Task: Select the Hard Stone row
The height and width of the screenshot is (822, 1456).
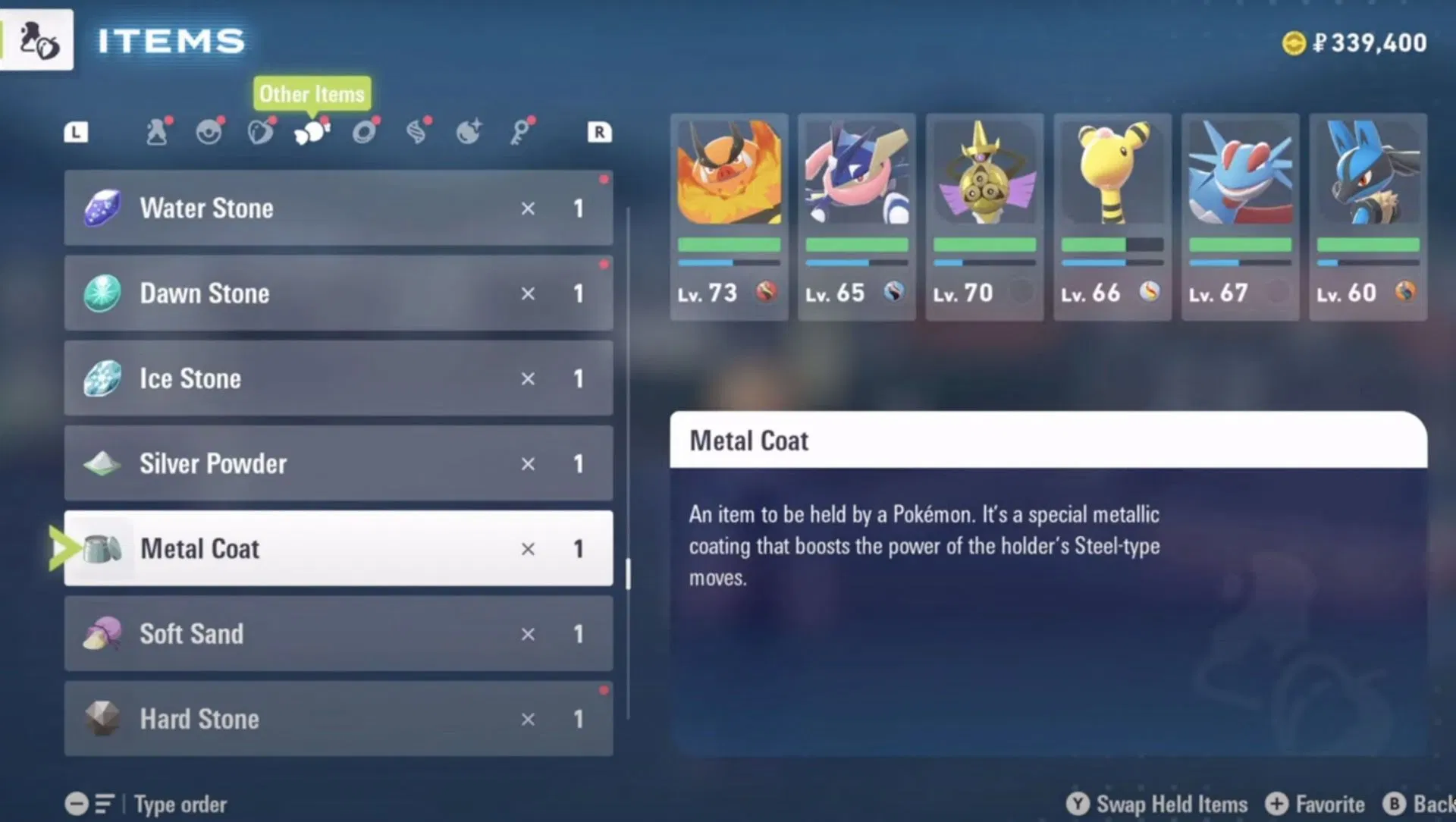Action: (338, 718)
